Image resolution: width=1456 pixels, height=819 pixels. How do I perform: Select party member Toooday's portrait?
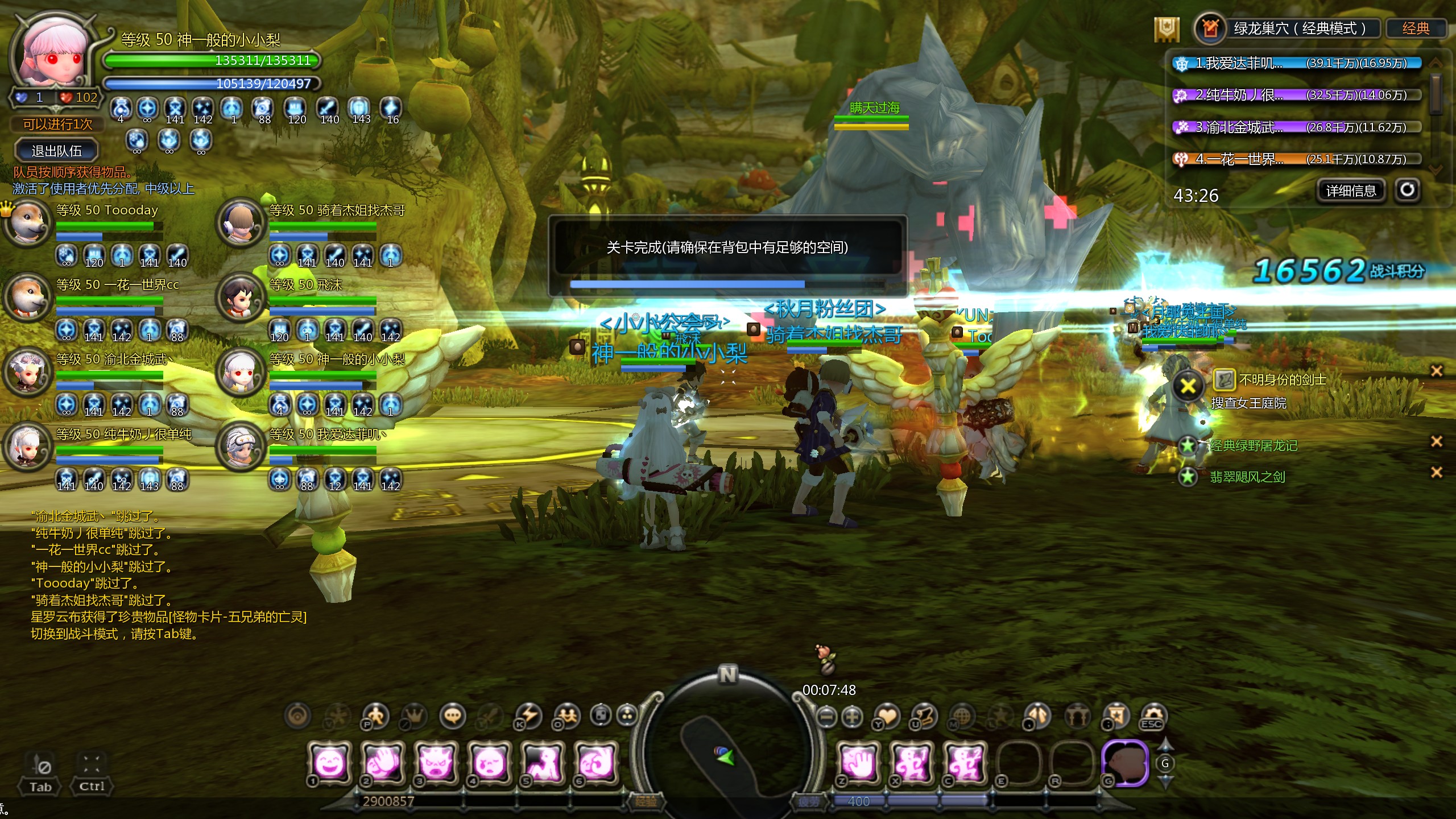tap(27, 223)
